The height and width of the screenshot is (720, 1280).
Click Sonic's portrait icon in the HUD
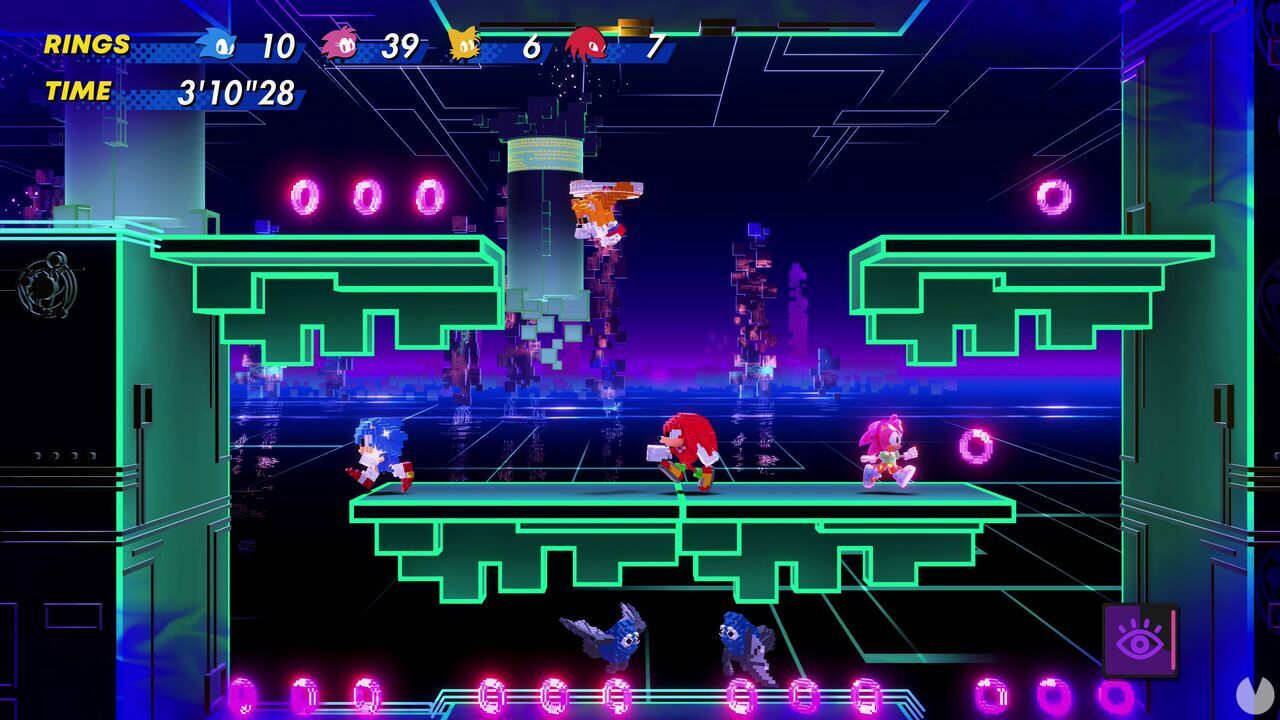219,44
